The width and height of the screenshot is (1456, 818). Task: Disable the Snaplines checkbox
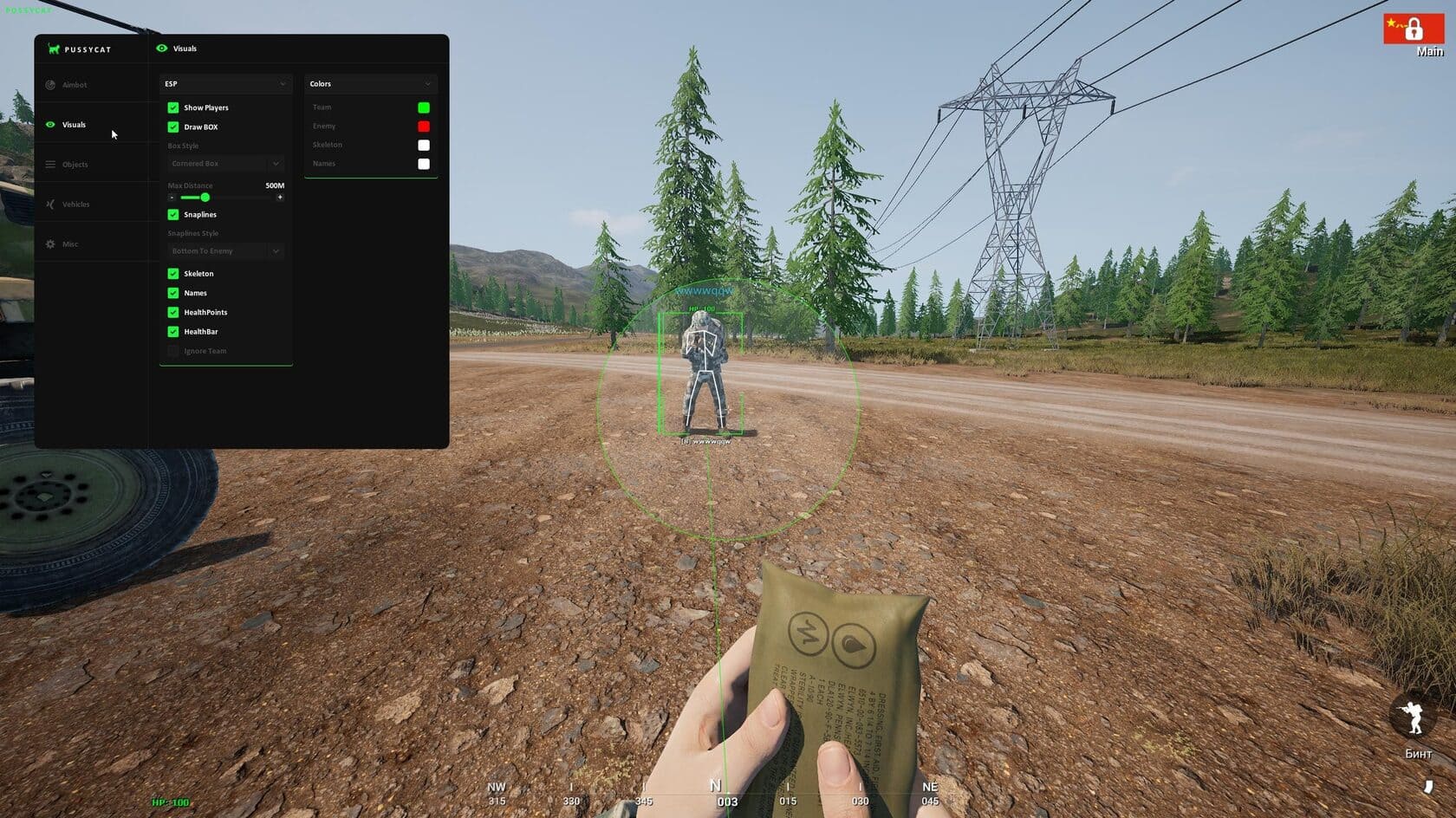[173, 214]
